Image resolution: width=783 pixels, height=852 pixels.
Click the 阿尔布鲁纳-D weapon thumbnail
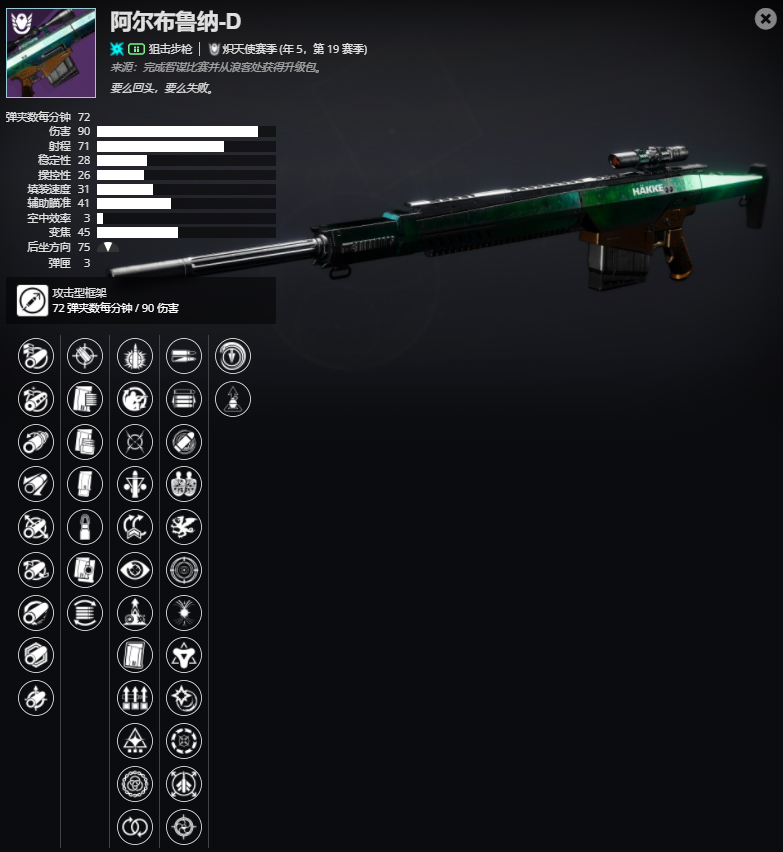(51, 53)
